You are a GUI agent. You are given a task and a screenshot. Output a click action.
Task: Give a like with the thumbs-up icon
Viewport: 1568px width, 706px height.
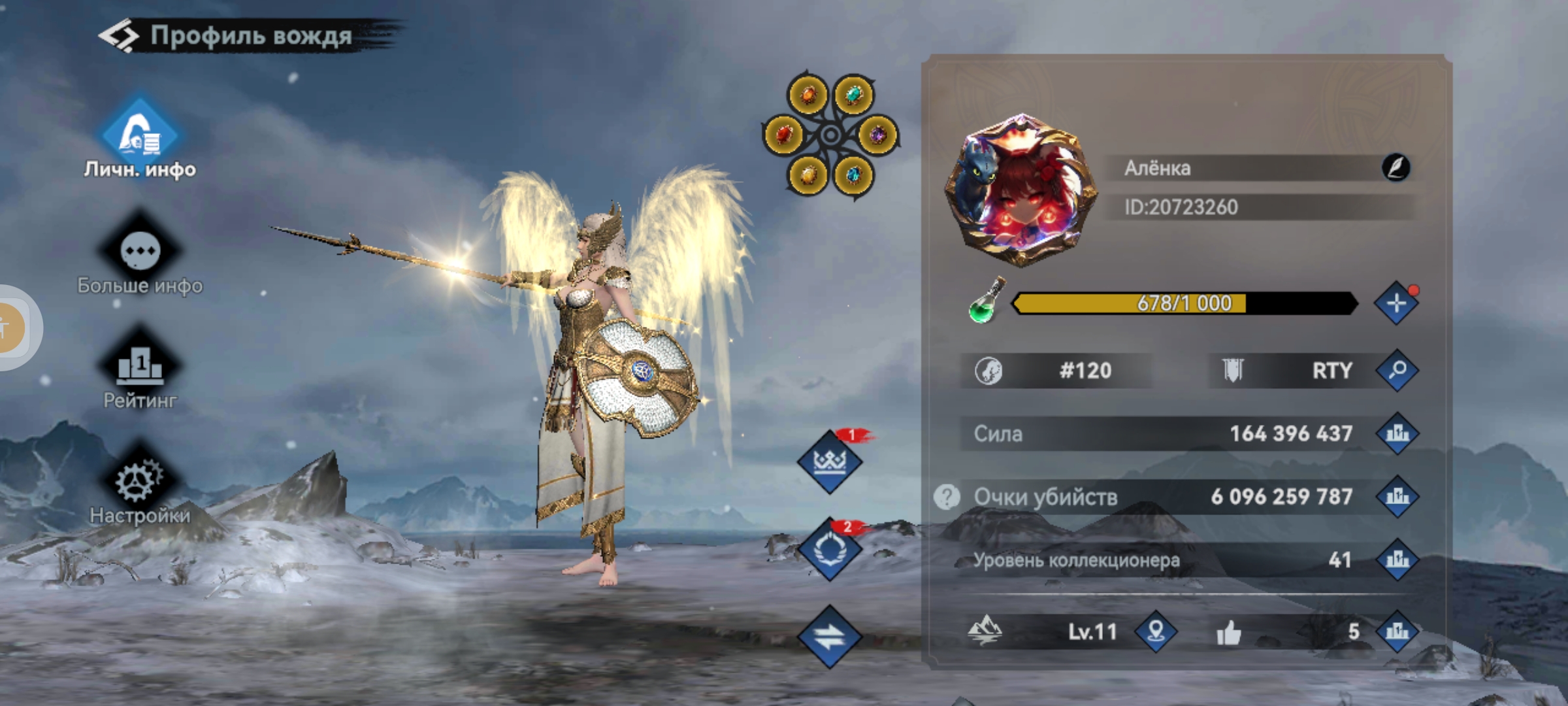point(1229,633)
